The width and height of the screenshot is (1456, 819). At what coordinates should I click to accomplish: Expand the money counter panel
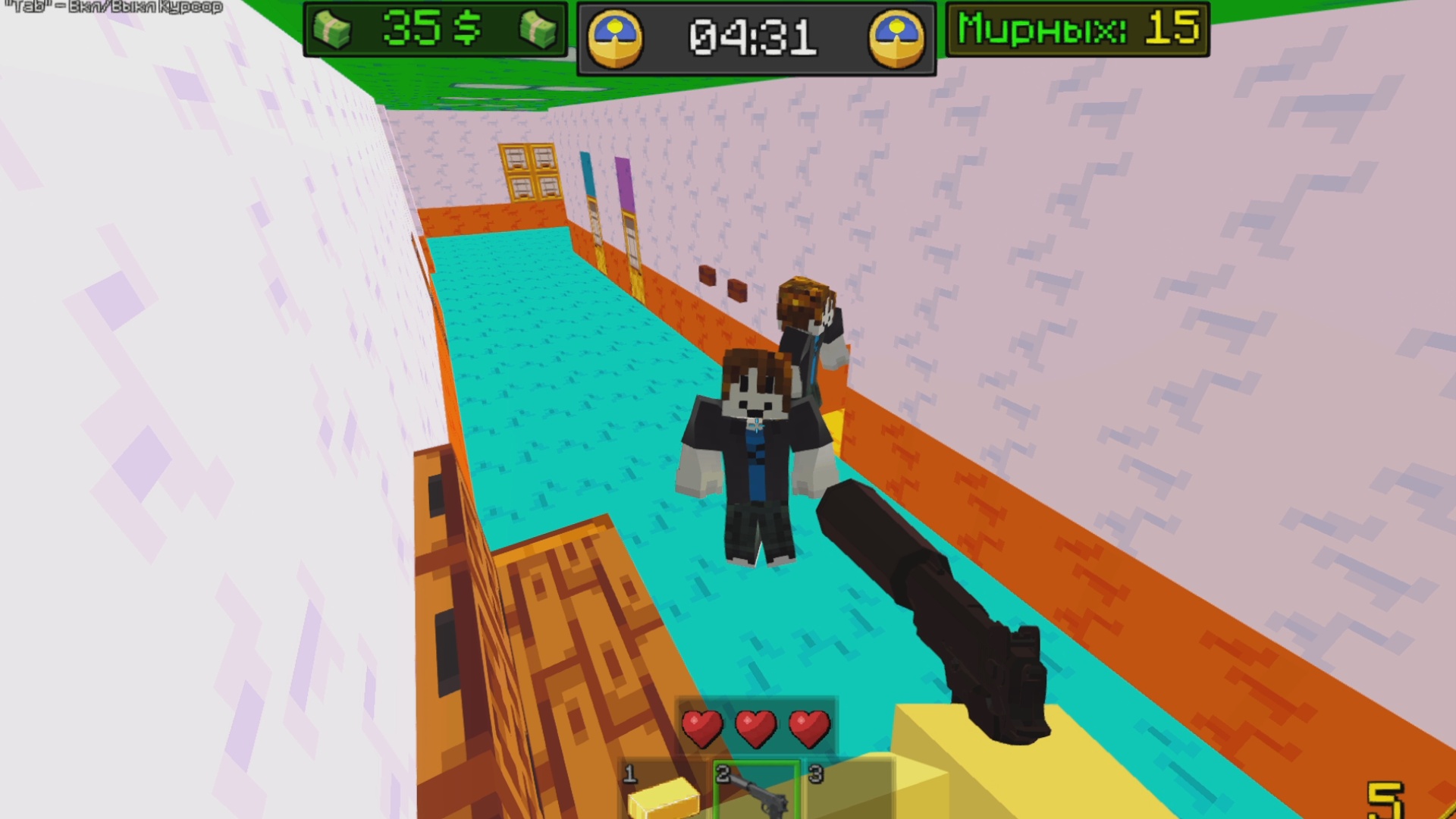[436, 30]
